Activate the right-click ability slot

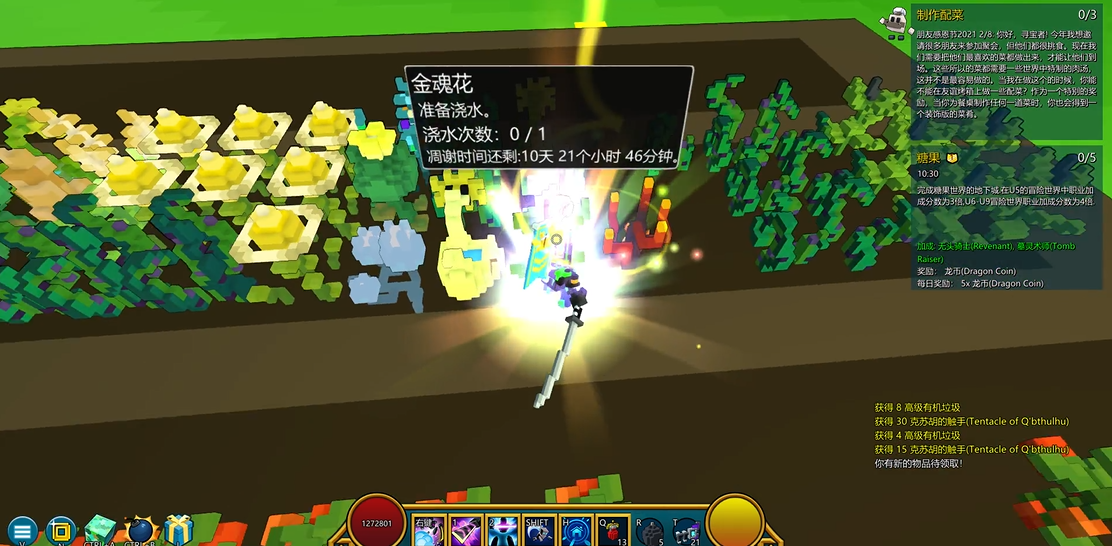tap(429, 532)
